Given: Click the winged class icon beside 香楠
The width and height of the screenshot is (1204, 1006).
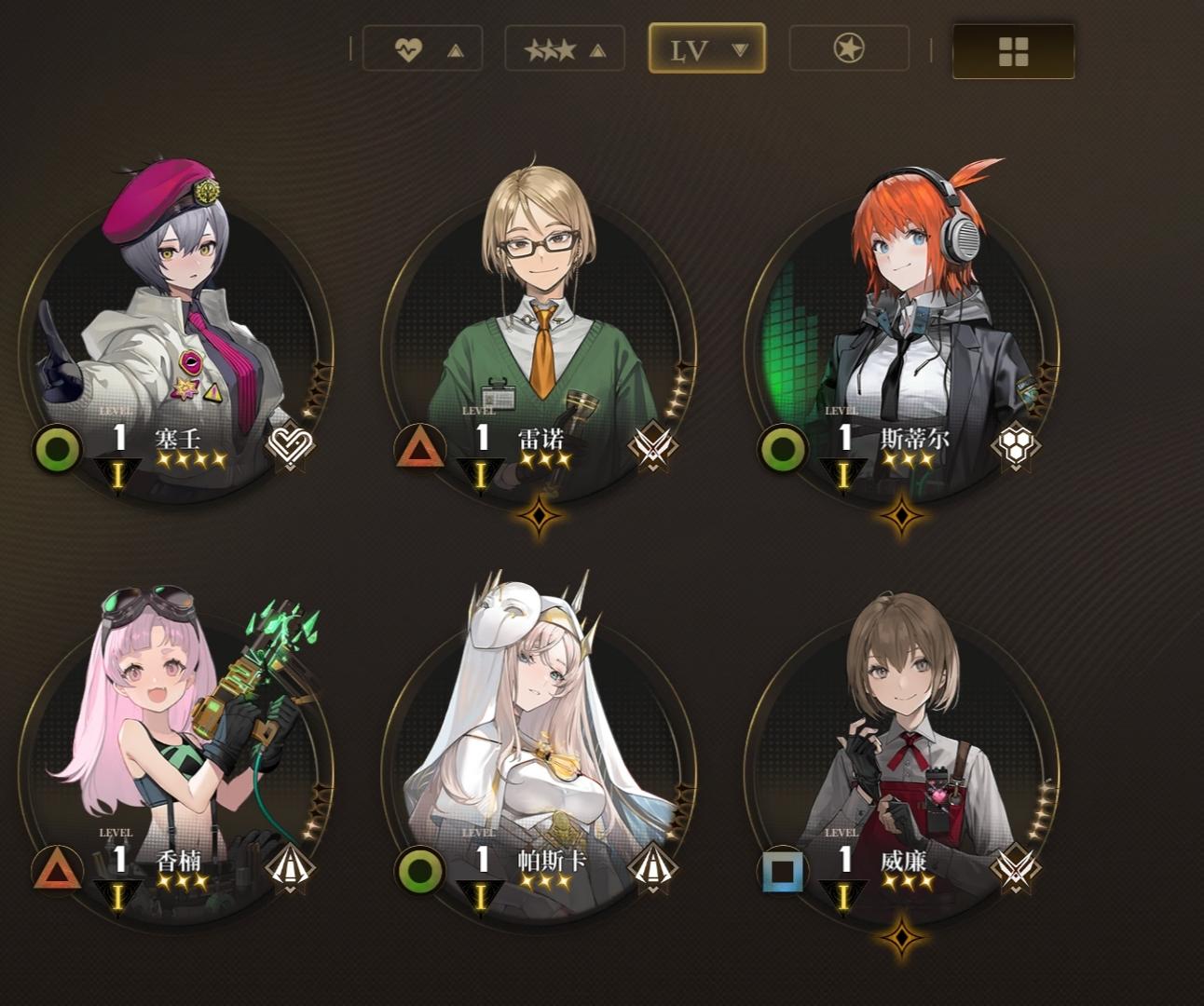Looking at the screenshot, I should pos(289,870).
